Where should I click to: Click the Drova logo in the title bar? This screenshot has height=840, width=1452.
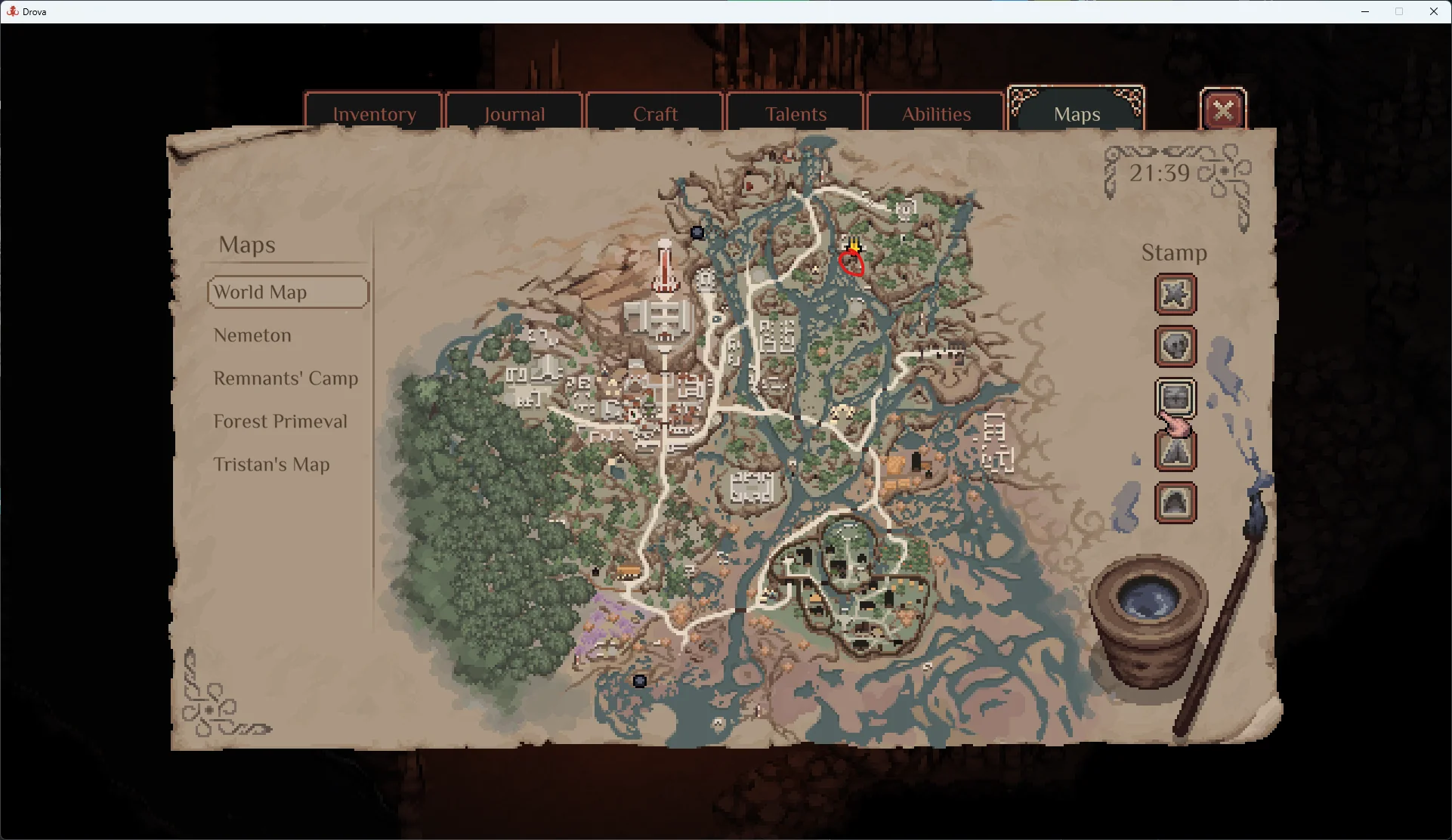[12, 11]
